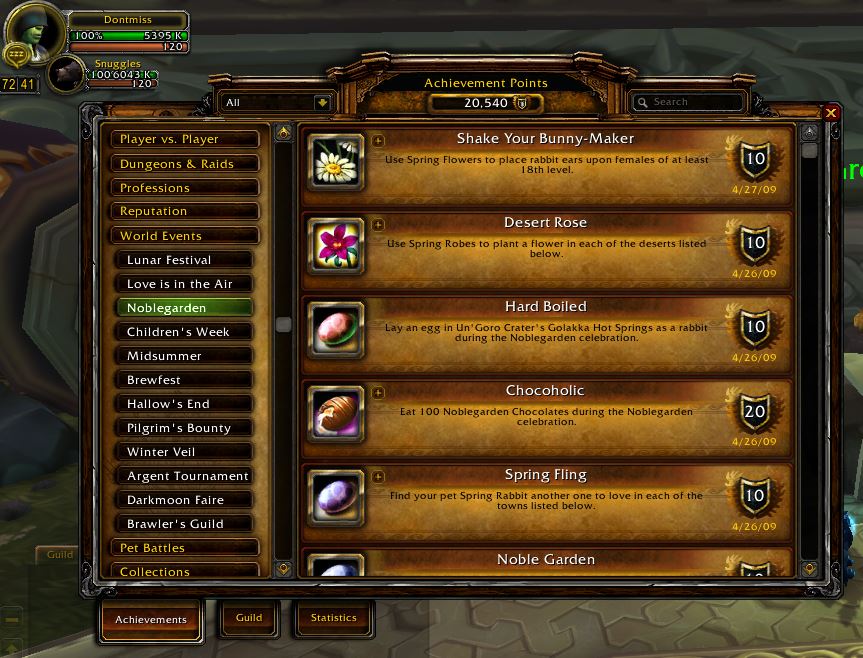Screen dimensions: 863x658
Task: Close the achievements window
Action: click(831, 113)
